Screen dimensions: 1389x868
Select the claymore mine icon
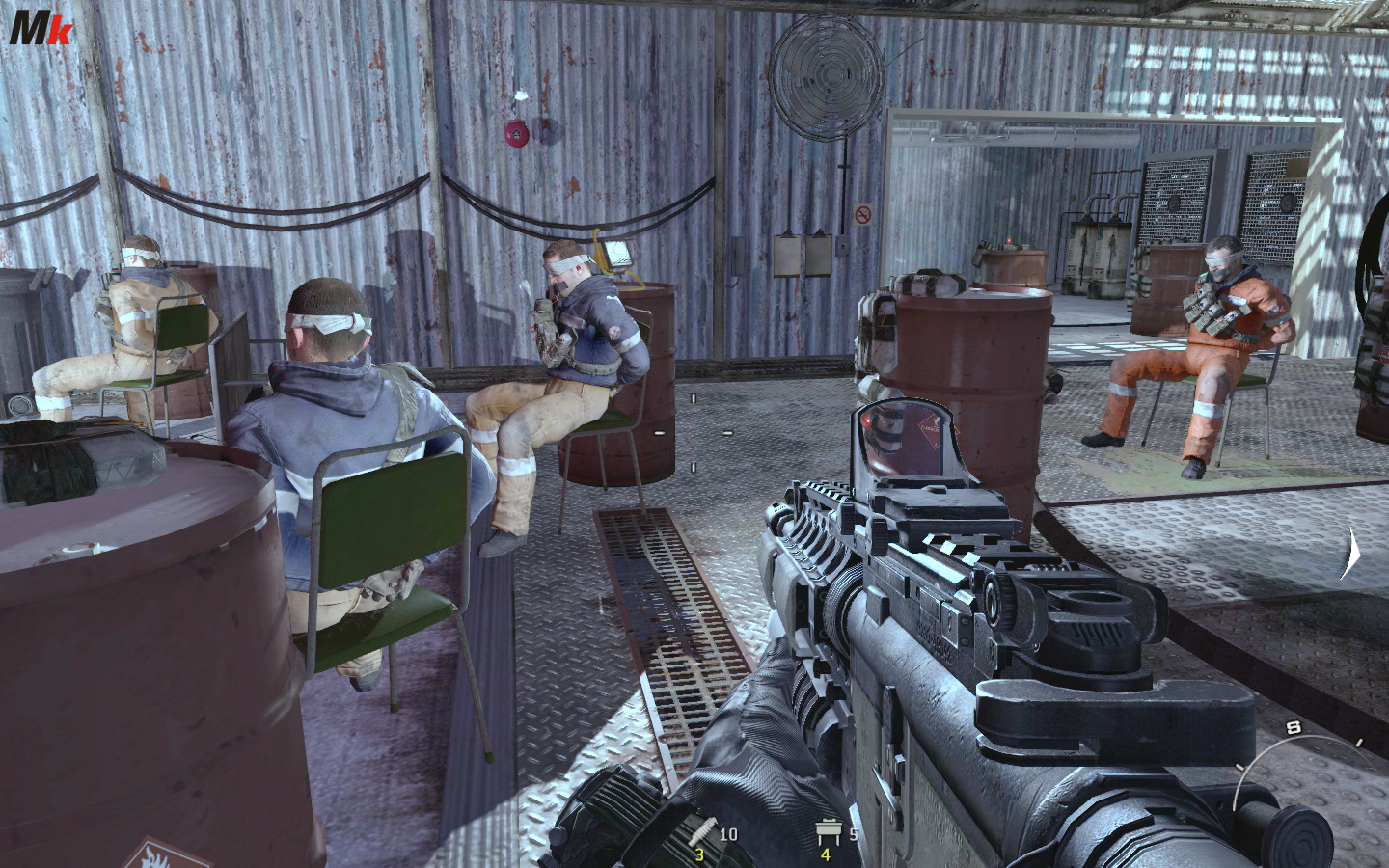coord(826,832)
